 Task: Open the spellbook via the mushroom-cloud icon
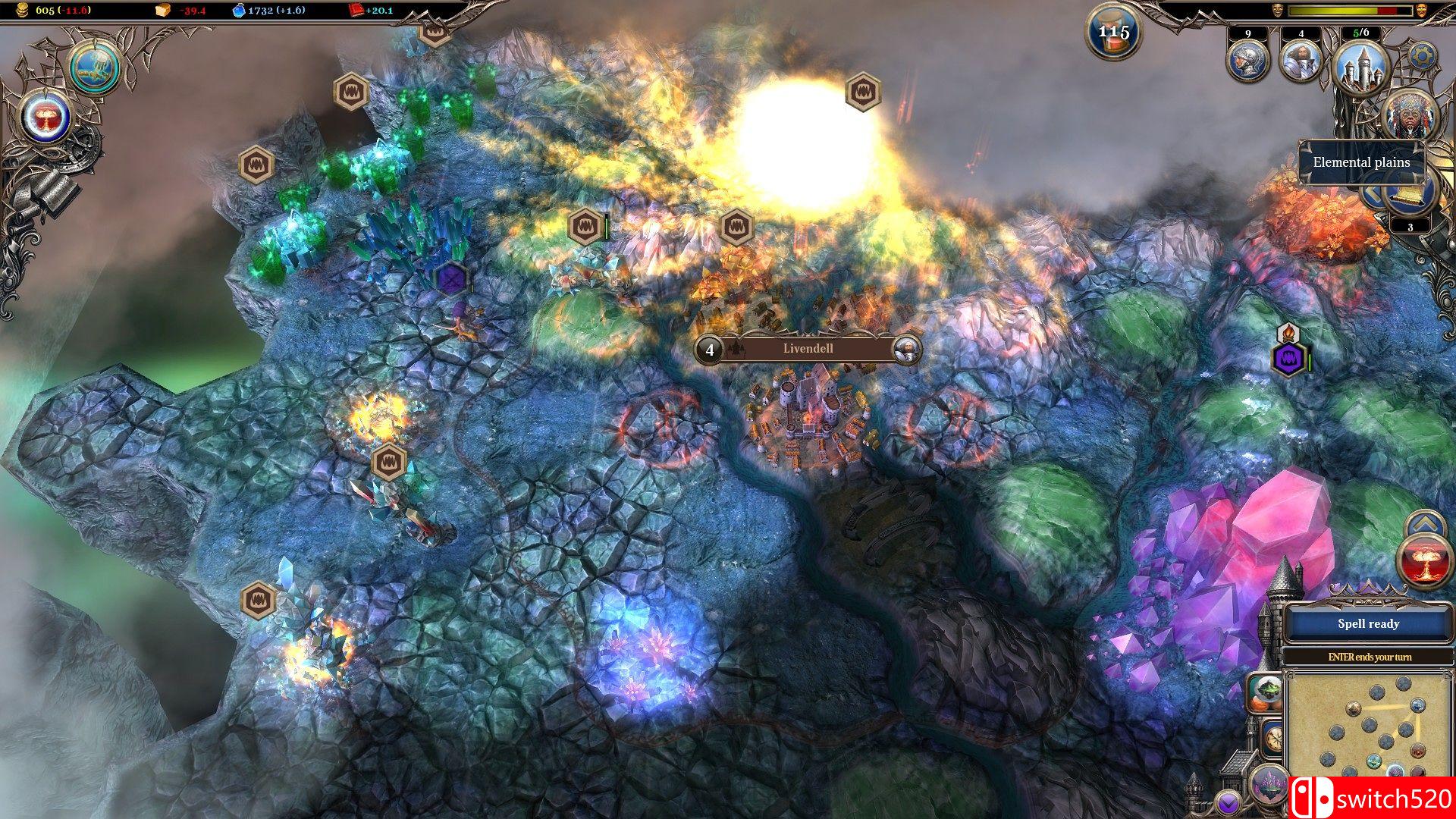coord(45,118)
